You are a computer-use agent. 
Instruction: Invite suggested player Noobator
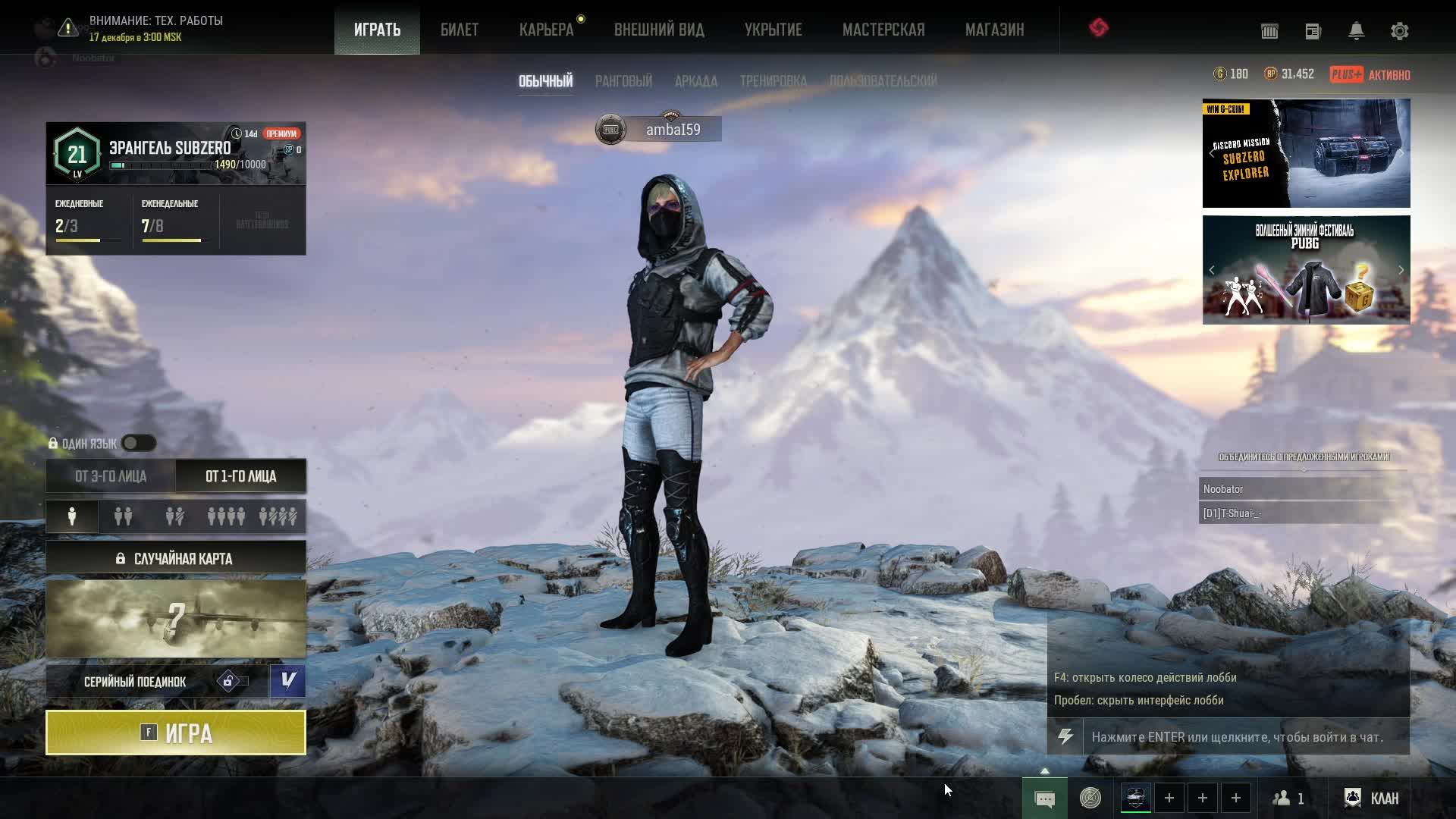(x=1303, y=489)
